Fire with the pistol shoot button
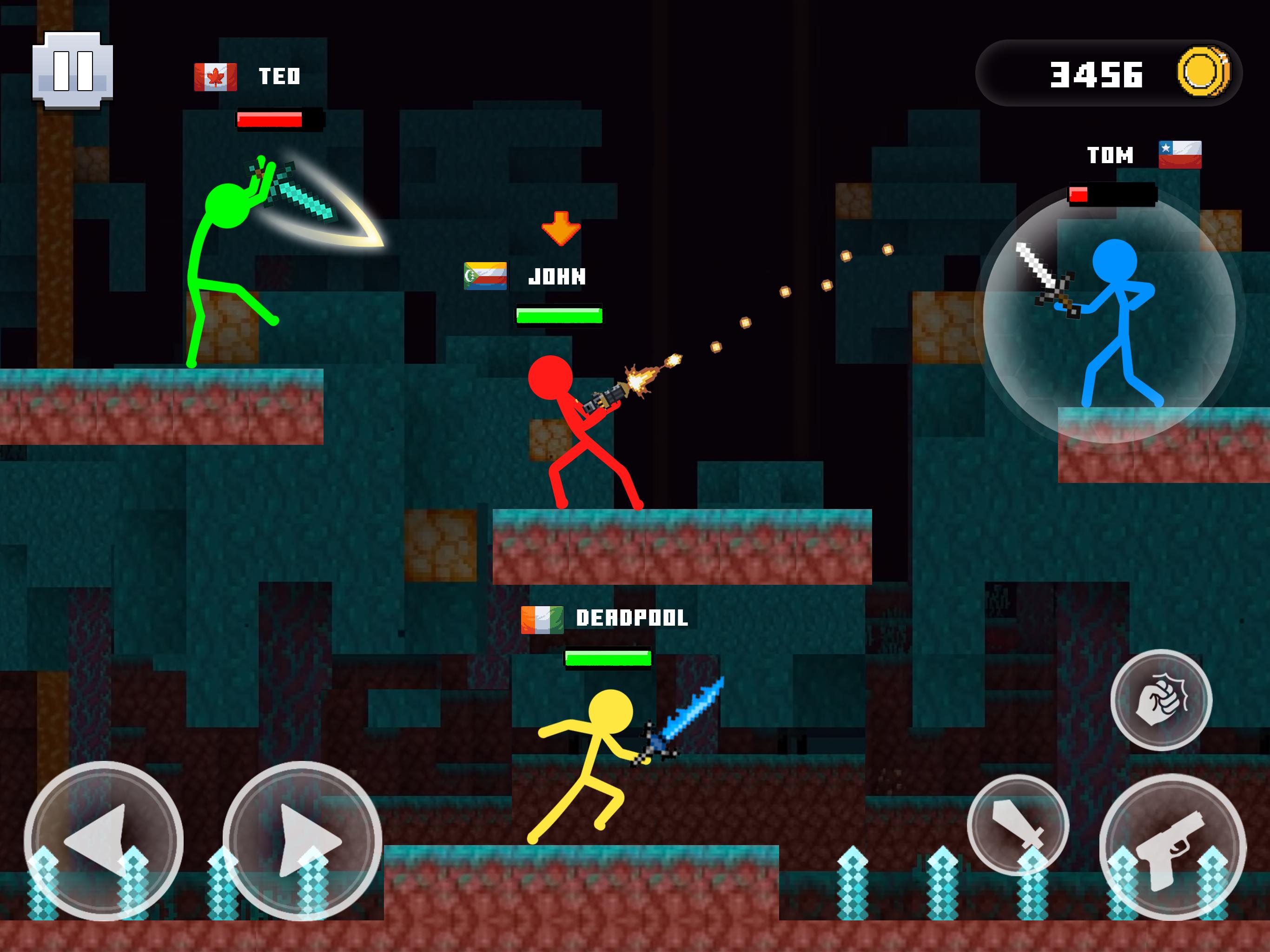This screenshot has height=952, width=1270. (x=1172, y=847)
